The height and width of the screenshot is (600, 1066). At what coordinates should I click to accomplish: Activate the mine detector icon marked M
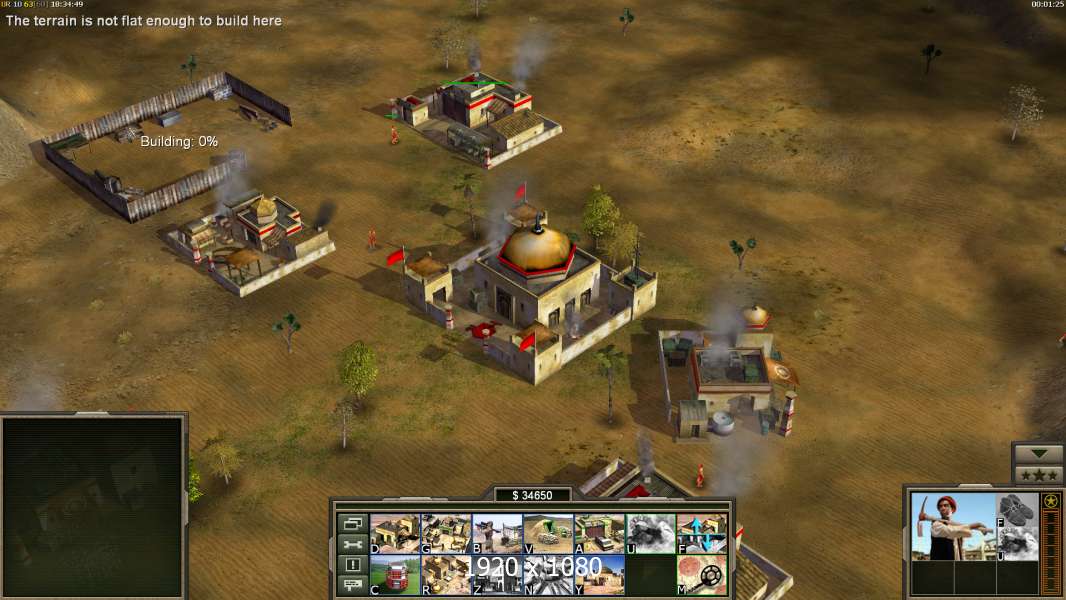coord(702,575)
